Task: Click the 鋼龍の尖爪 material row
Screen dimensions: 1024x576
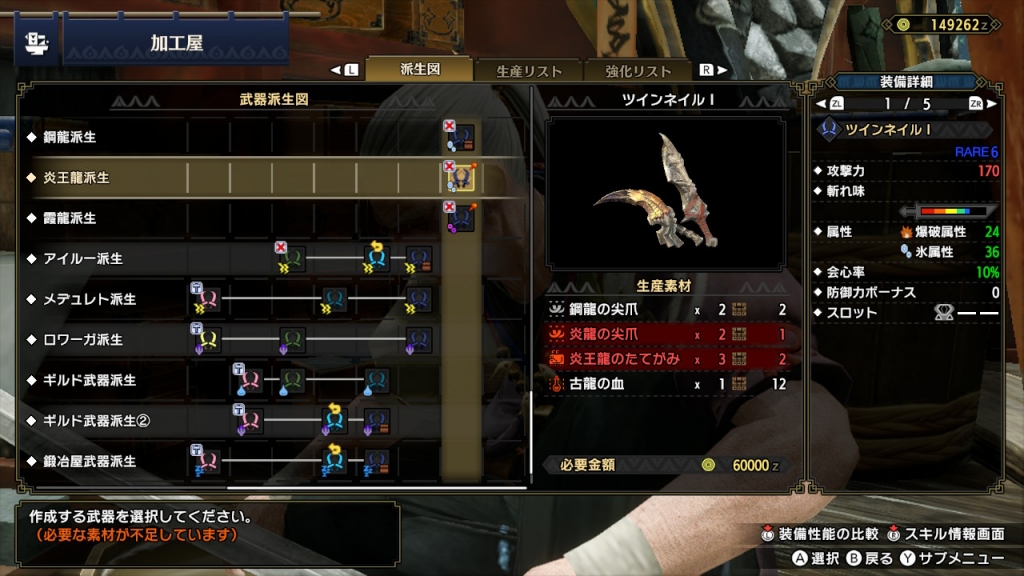Action: tap(667, 310)
